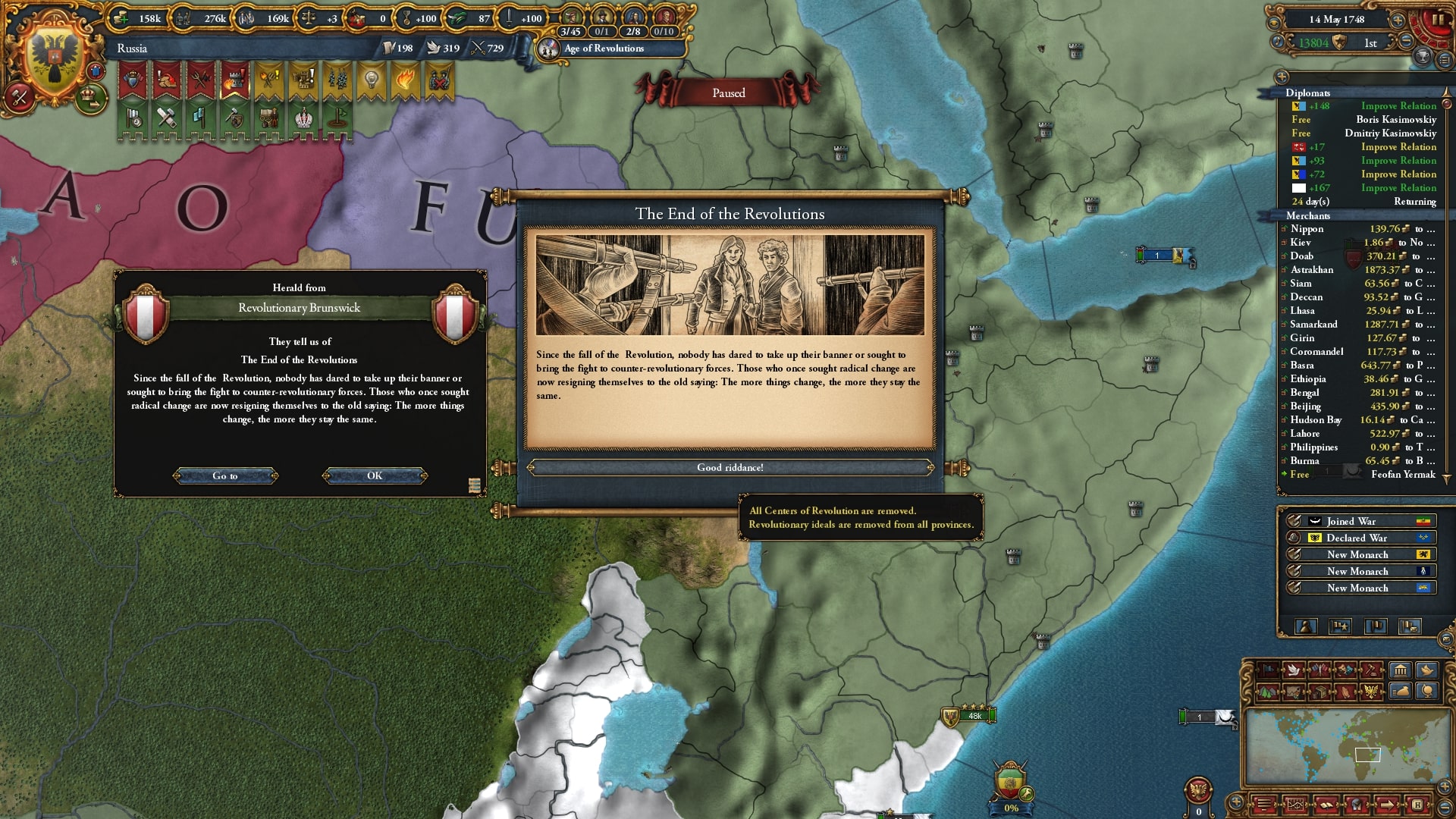Open the Age of Revolutions panel

click(604, 49)
